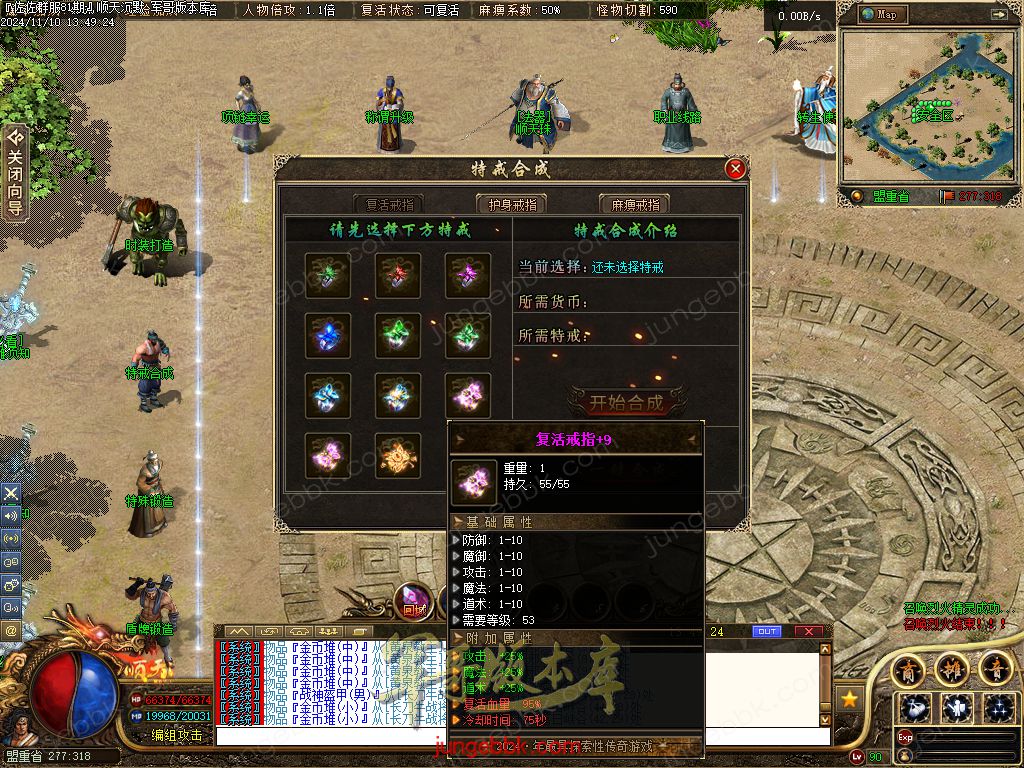
Task: Close the chat panel with red X
Action: click(x=808, y=631)
